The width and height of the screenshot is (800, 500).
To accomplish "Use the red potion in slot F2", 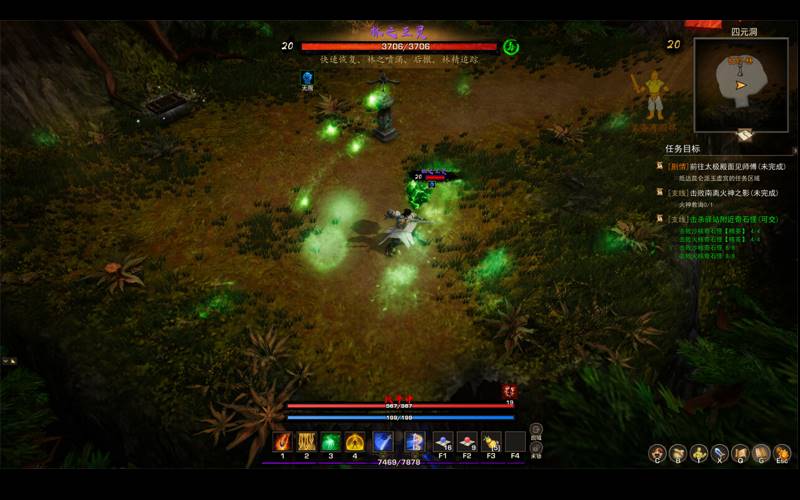I will [466, 441].
